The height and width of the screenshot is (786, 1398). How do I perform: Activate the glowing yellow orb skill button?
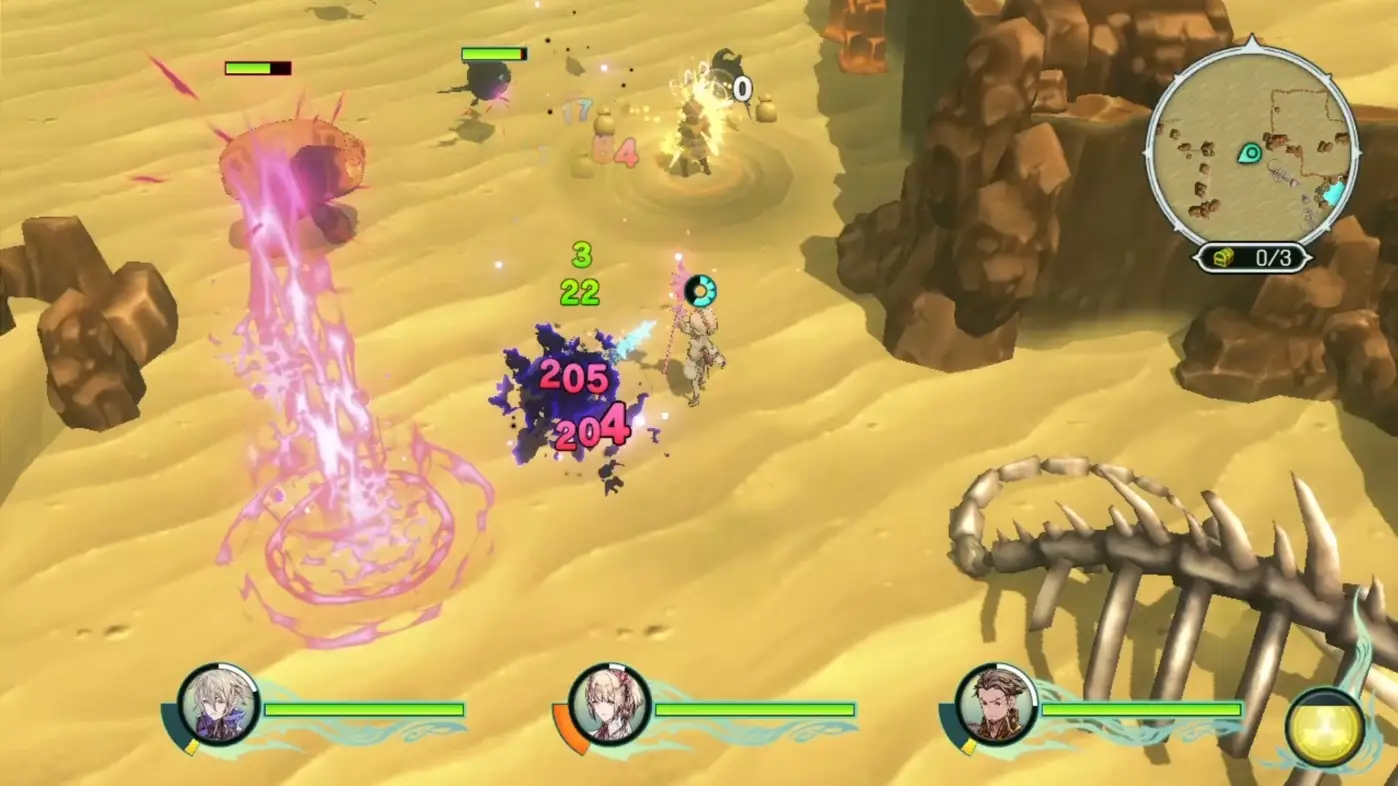point(1324,728)
